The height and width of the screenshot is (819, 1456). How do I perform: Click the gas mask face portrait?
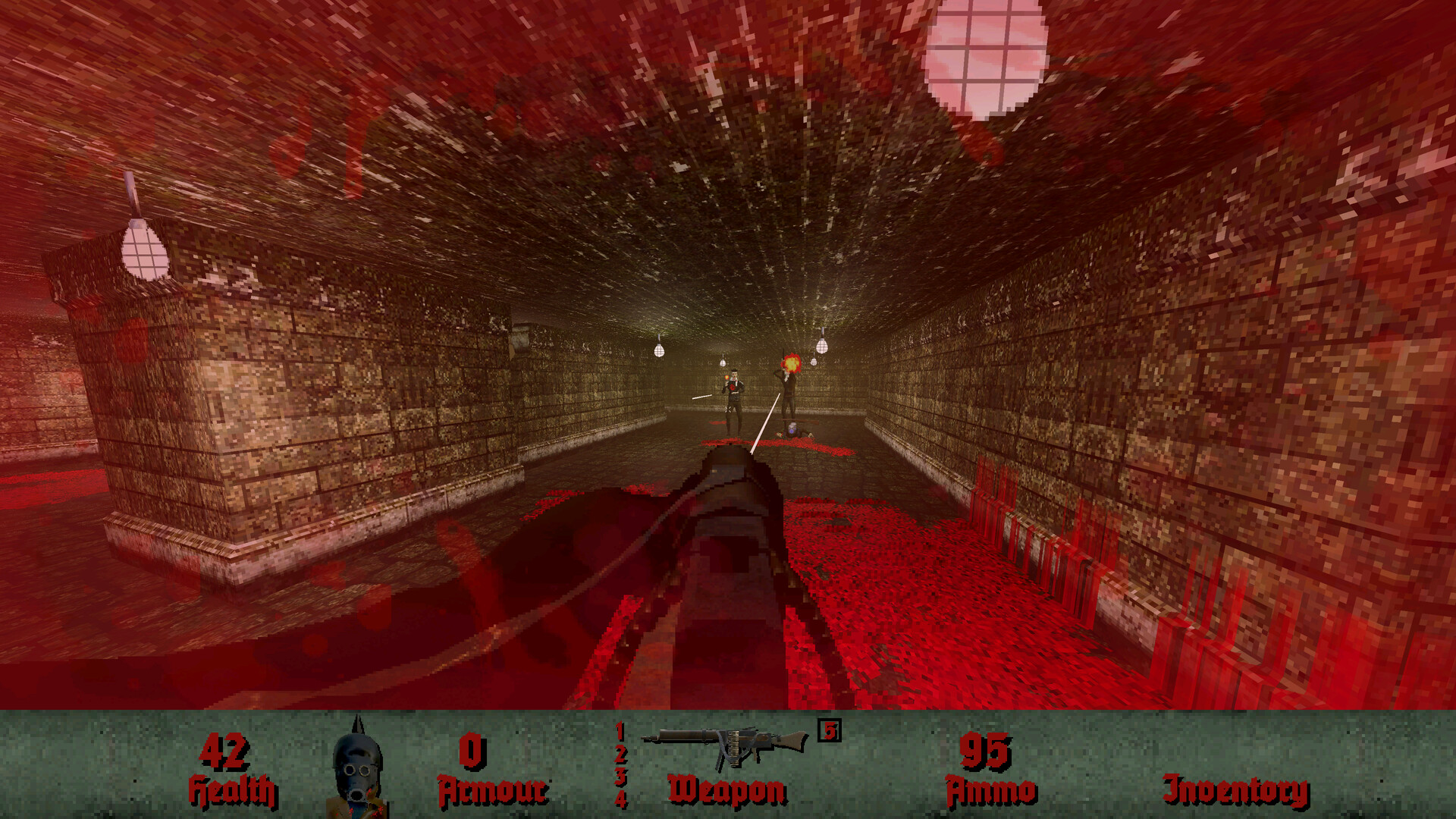(x=356, y=770)
